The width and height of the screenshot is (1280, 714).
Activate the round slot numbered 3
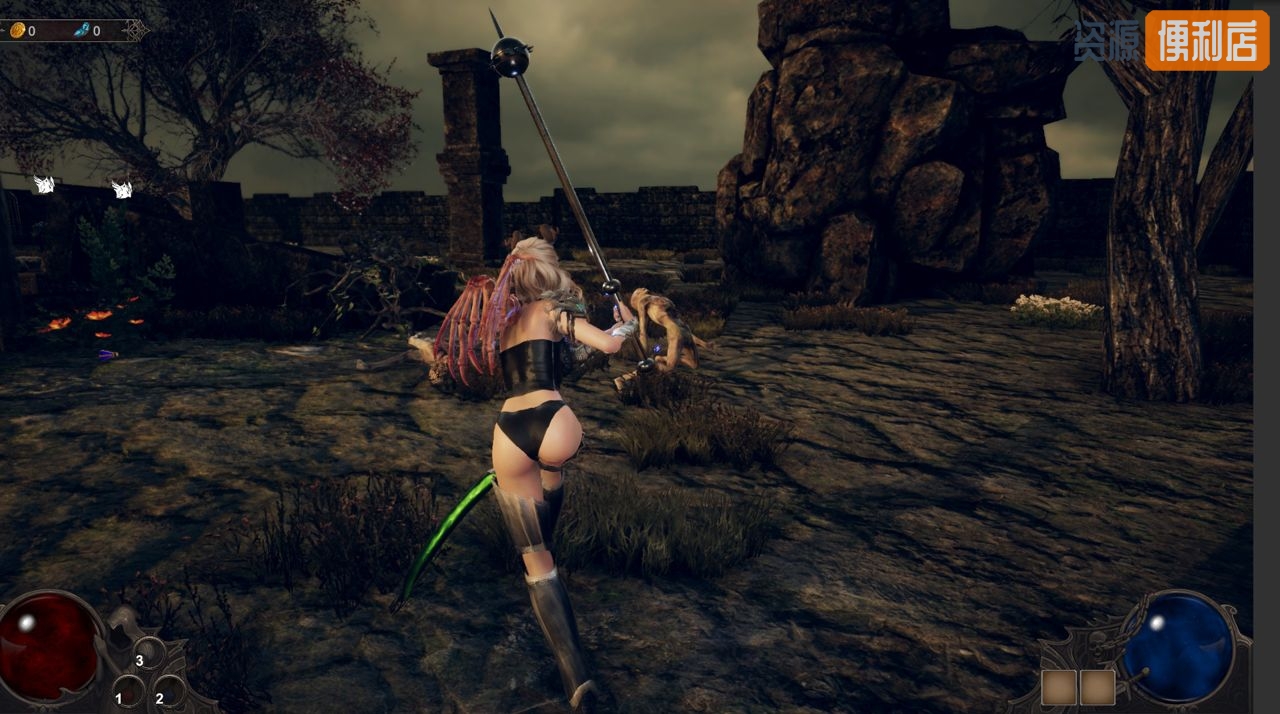pyautogui.click(x=150, y=653)
